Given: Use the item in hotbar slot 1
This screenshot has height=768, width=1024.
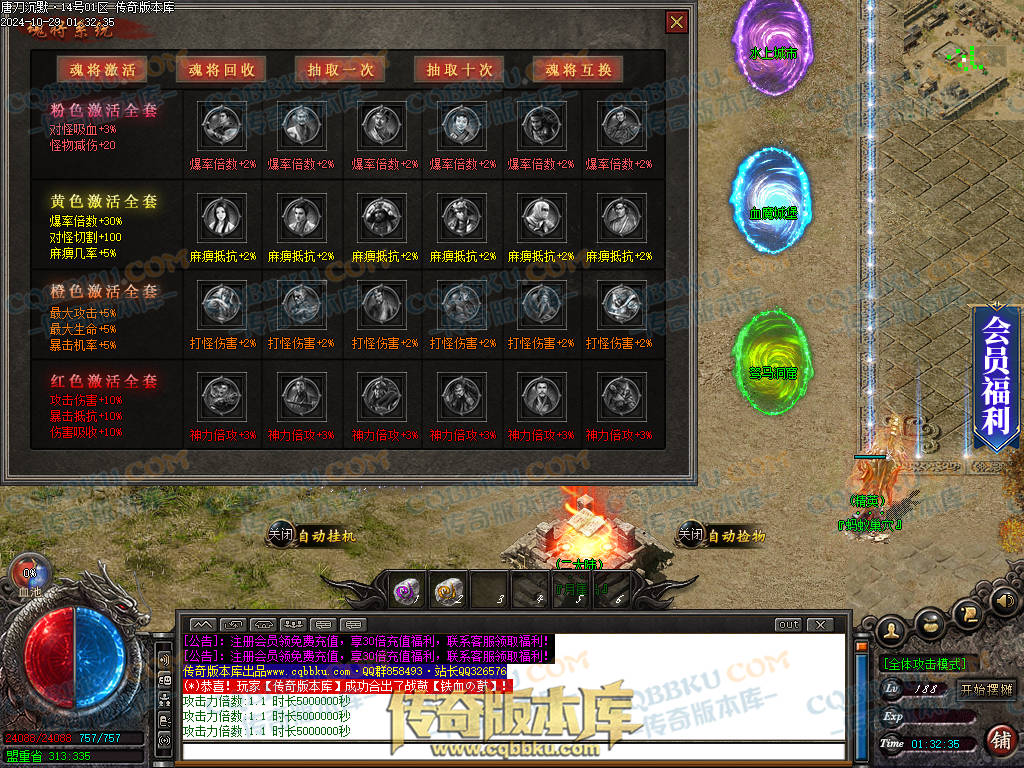Looking at the screenshot, I should point(407,590).
